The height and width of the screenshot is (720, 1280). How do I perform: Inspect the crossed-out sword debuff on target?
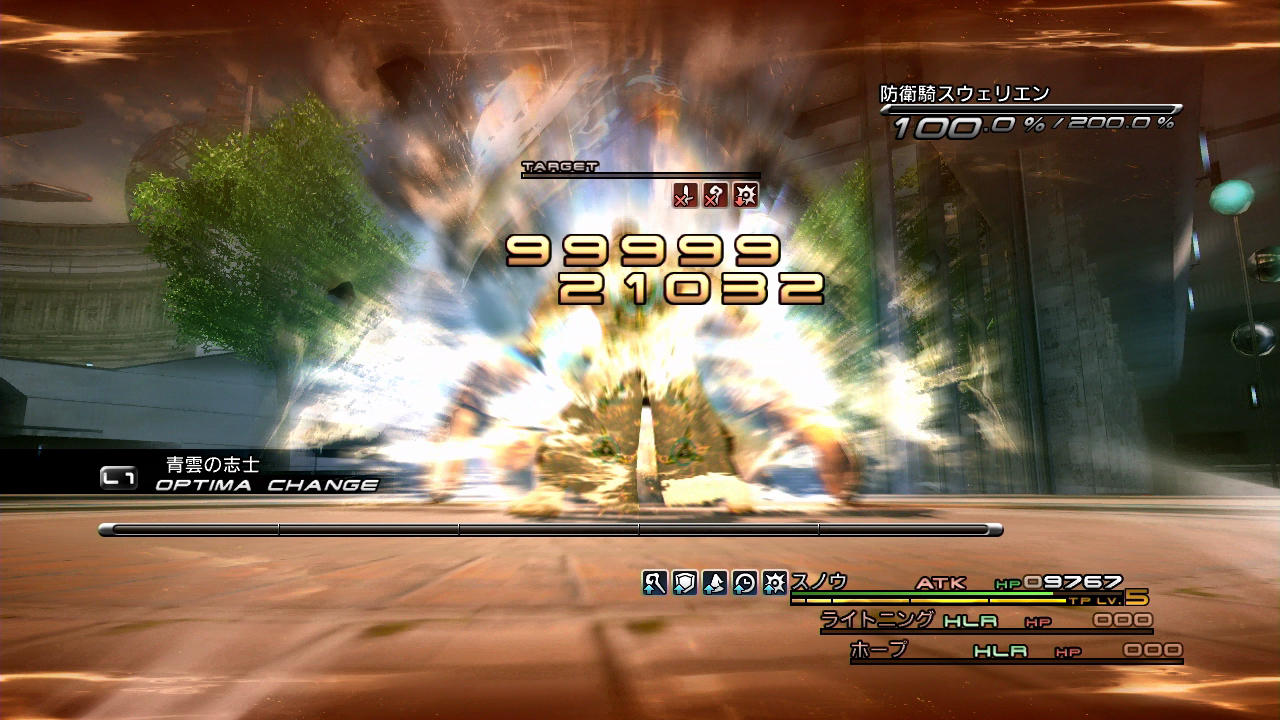tap(685, 195)
